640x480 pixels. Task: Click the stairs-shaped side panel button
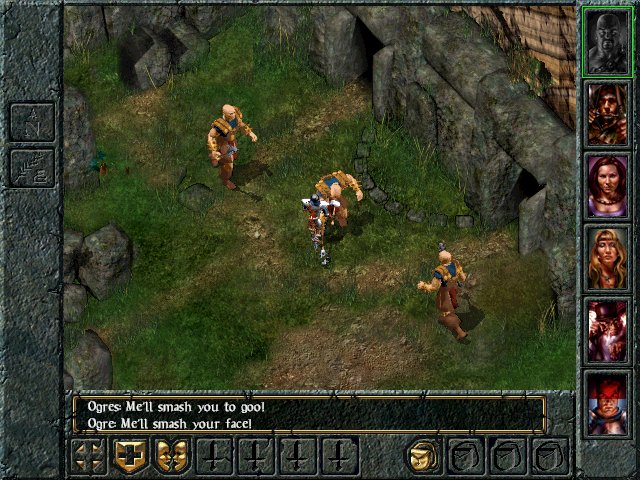[31, 168]
